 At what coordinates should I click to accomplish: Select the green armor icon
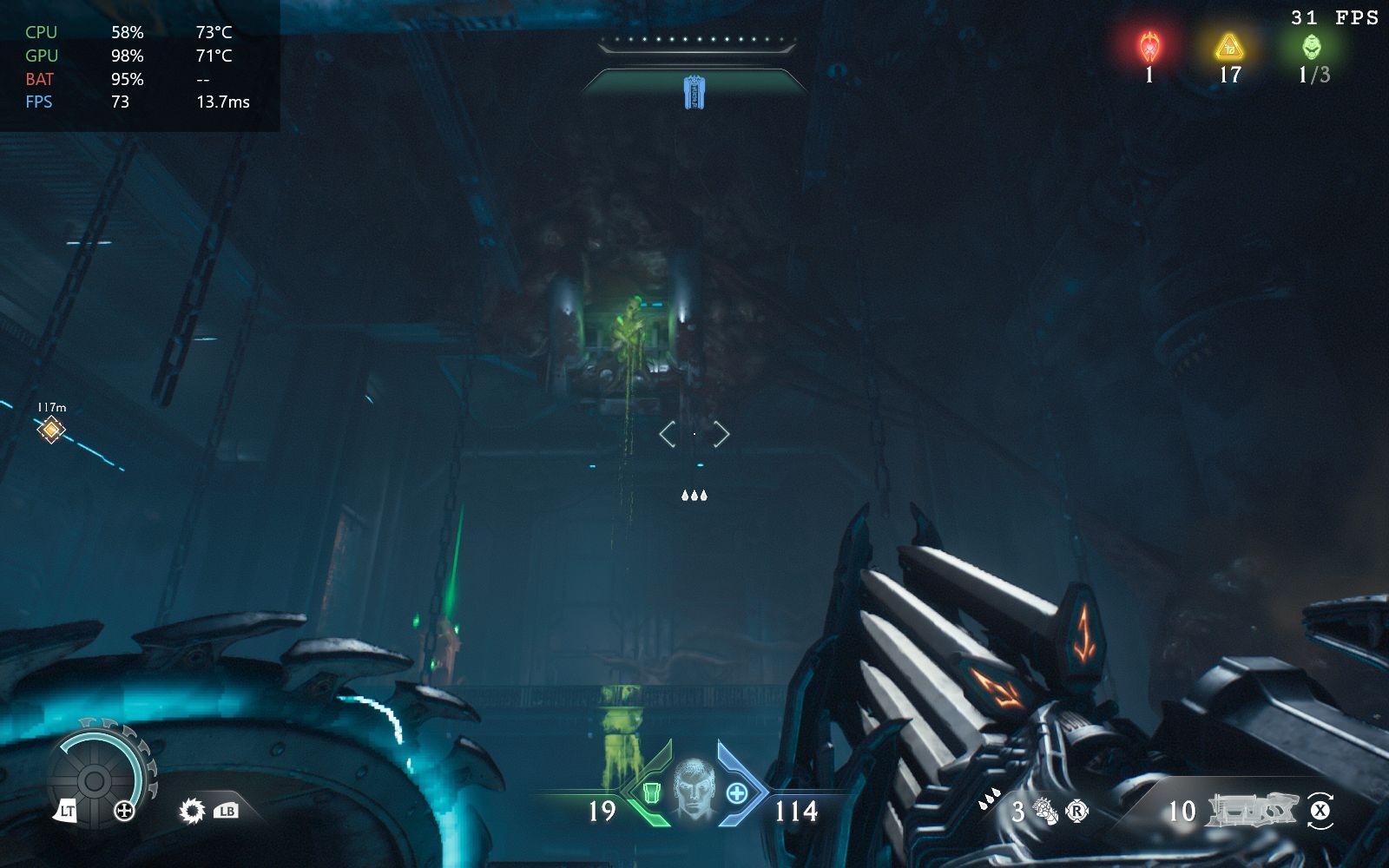[652, 792]
